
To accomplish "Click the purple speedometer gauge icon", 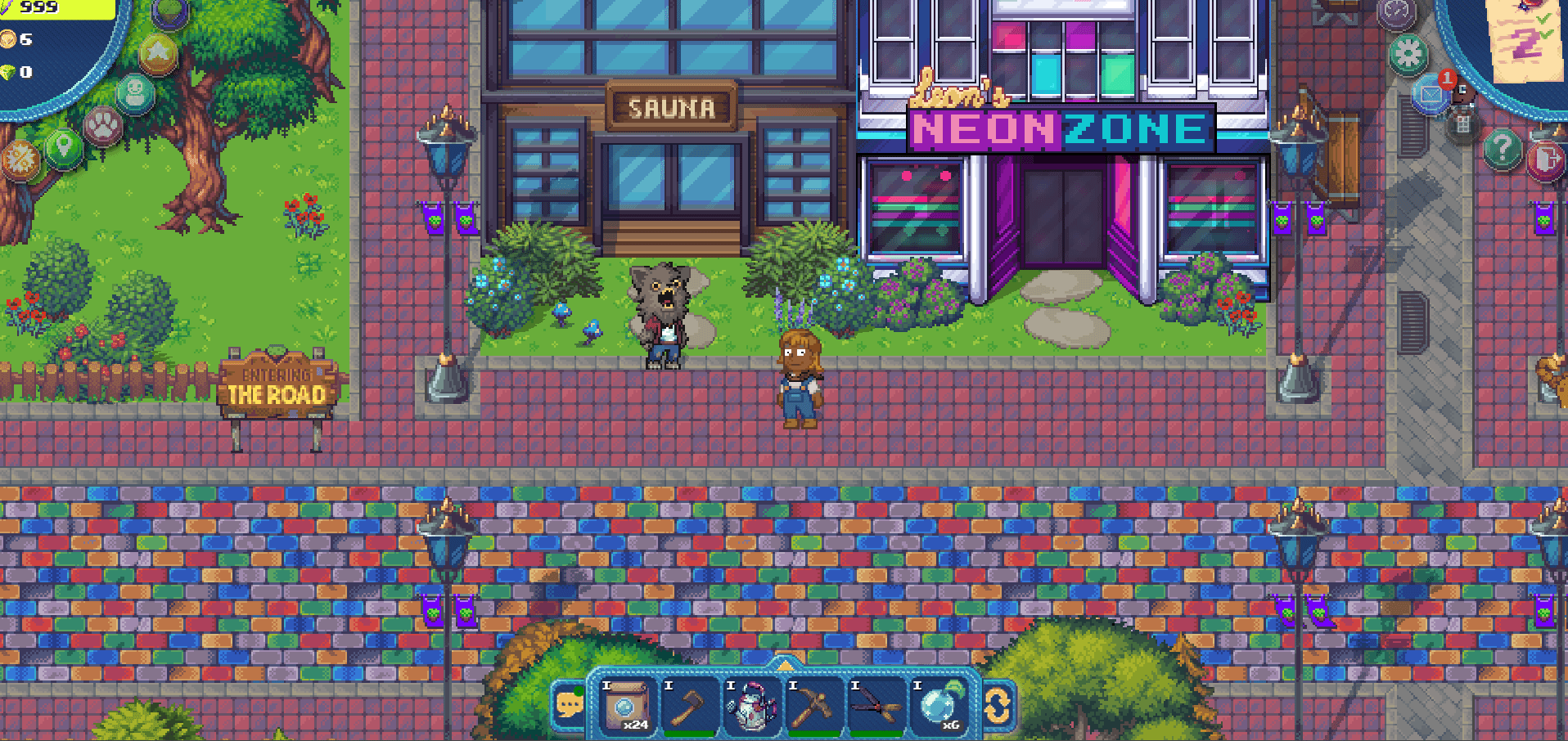I will [1396, 11].
